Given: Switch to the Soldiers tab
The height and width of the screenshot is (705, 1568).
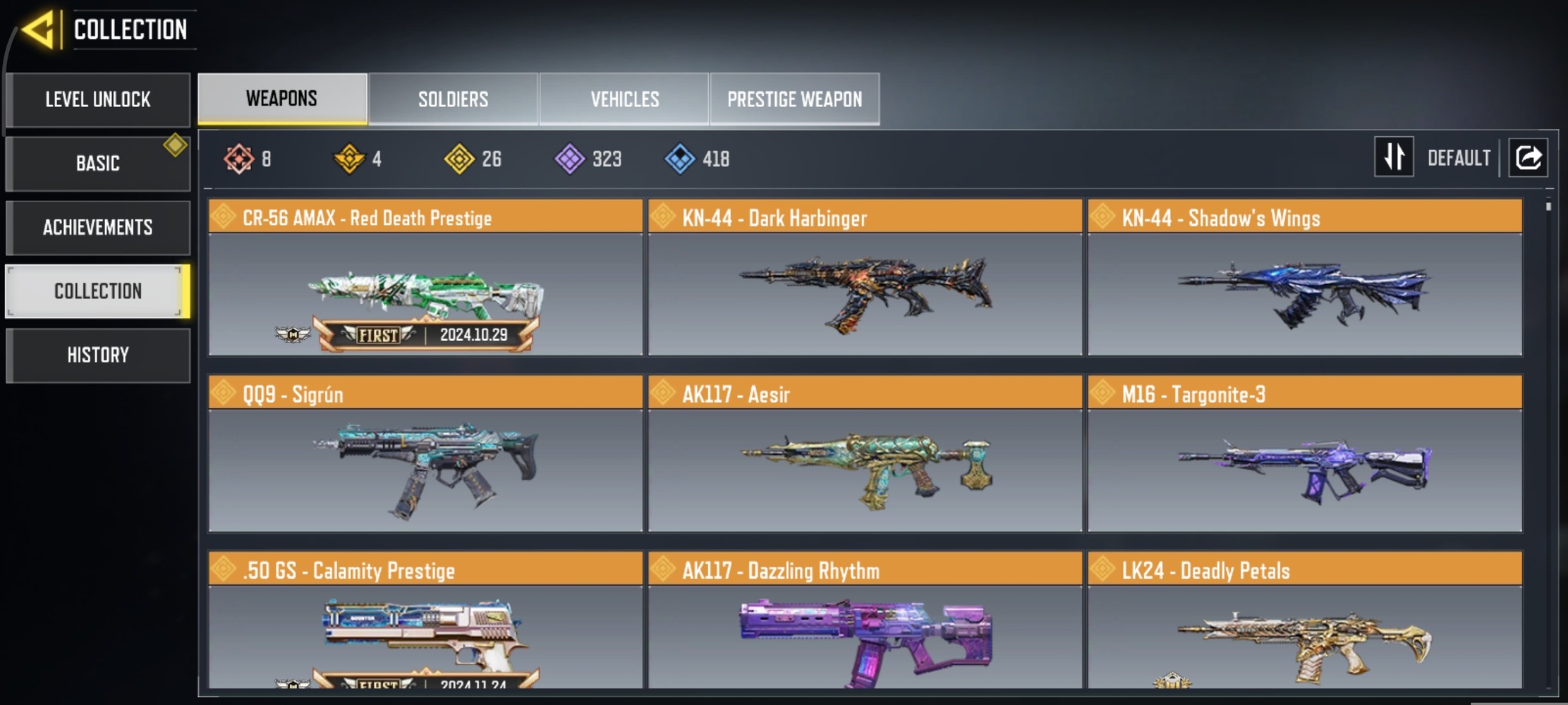Looking at the screenshot, I should point(452,99).
